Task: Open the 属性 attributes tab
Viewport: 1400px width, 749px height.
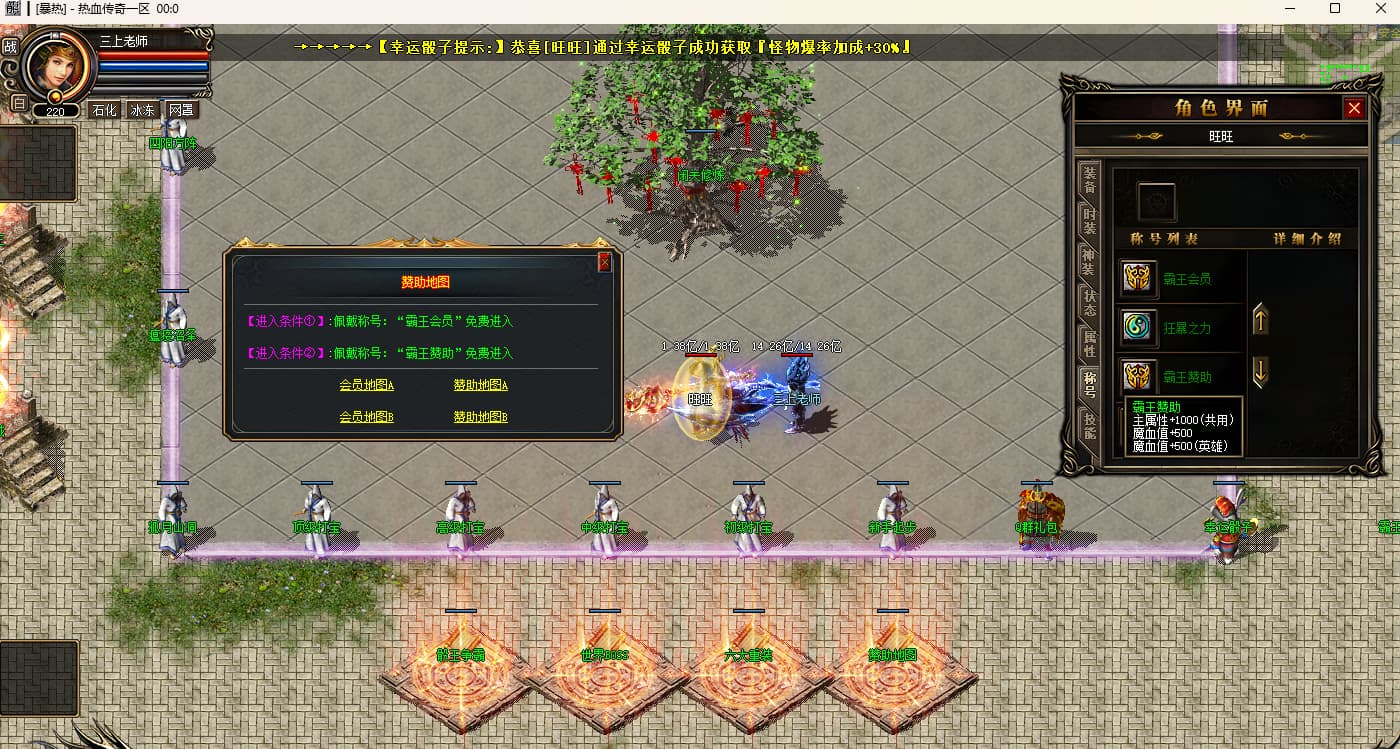Action: click(x=1089, y=344)
